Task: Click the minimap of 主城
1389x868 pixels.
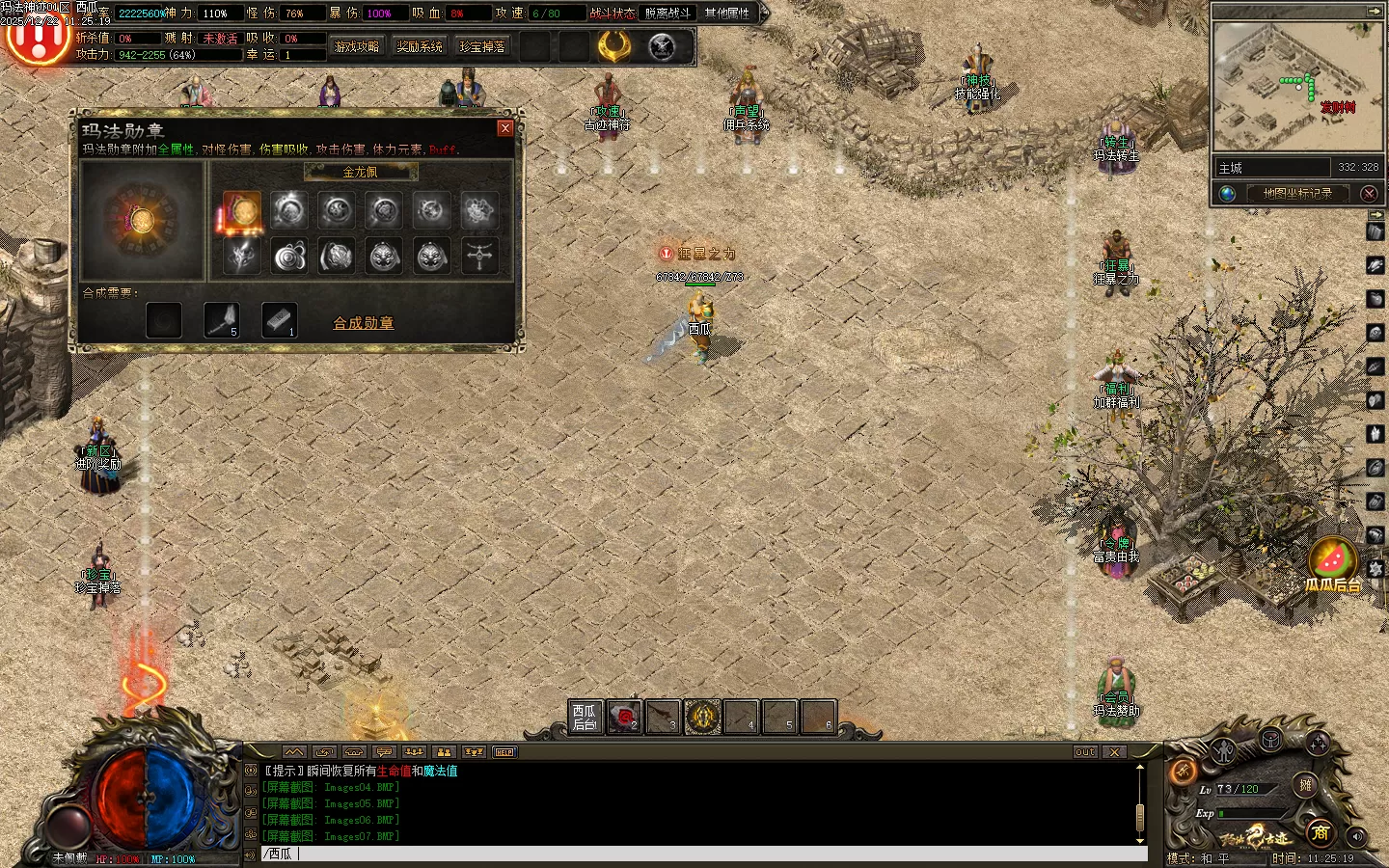Action: [1296, 87]
